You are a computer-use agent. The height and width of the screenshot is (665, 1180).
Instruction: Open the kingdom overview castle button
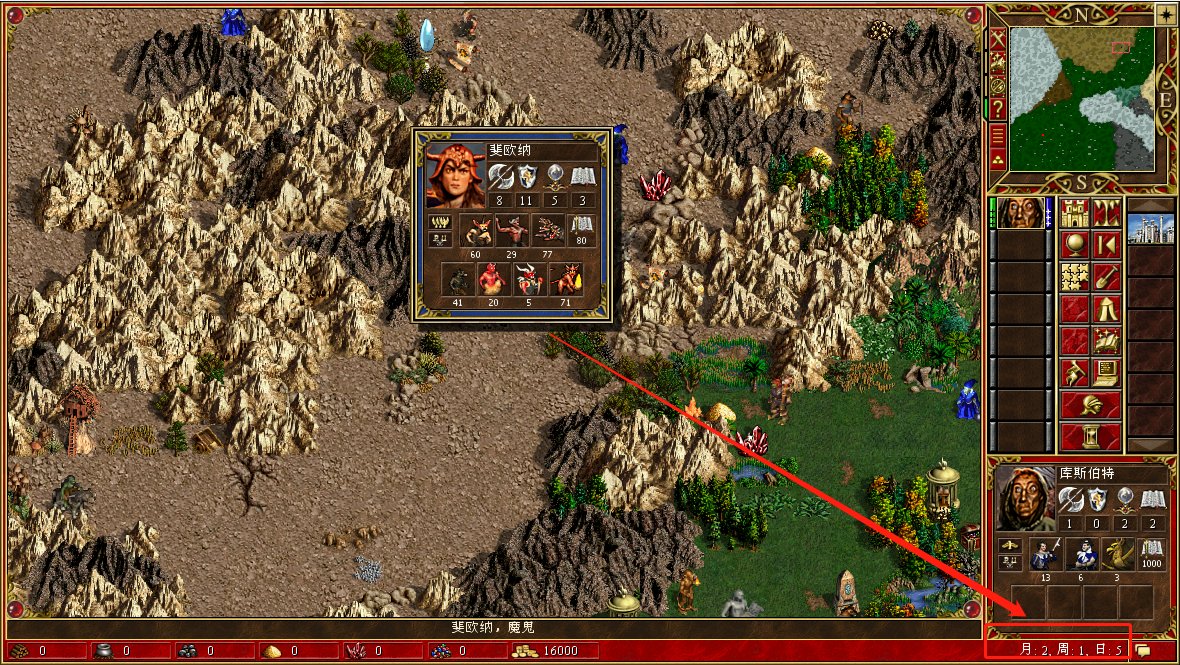(1074, 213)
